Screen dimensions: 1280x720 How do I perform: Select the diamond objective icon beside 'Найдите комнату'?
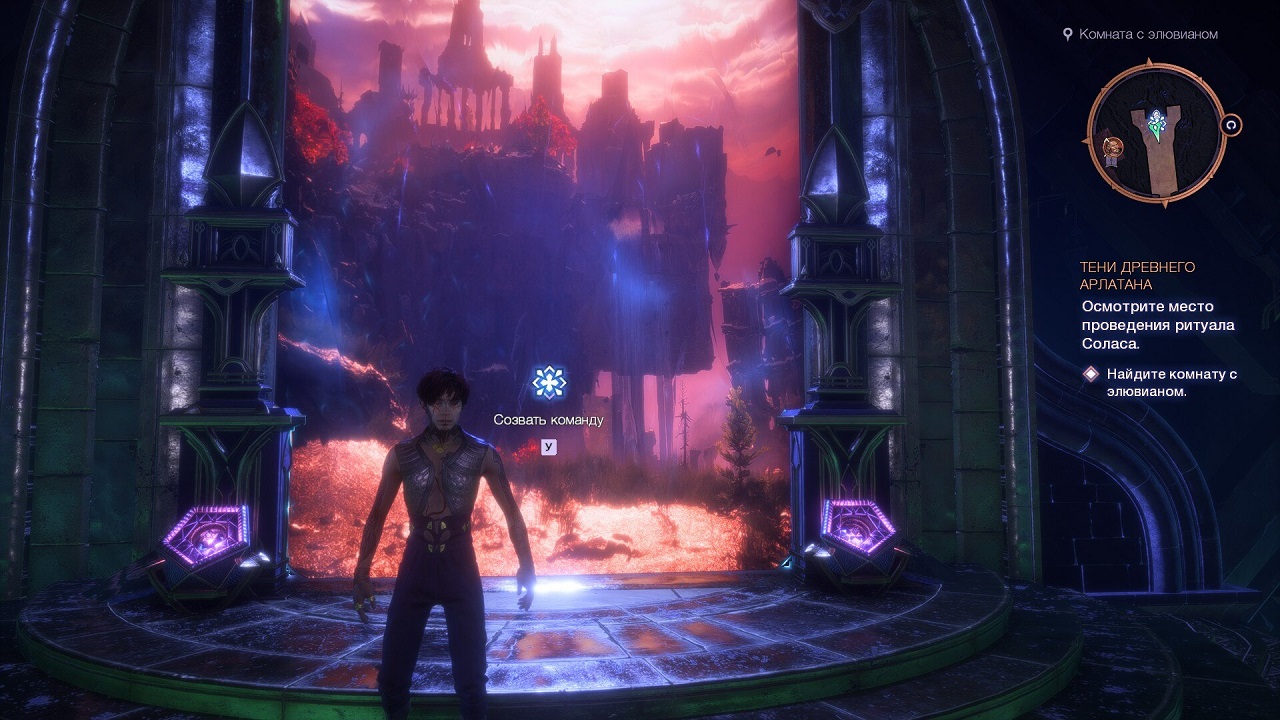point(1091,374)
